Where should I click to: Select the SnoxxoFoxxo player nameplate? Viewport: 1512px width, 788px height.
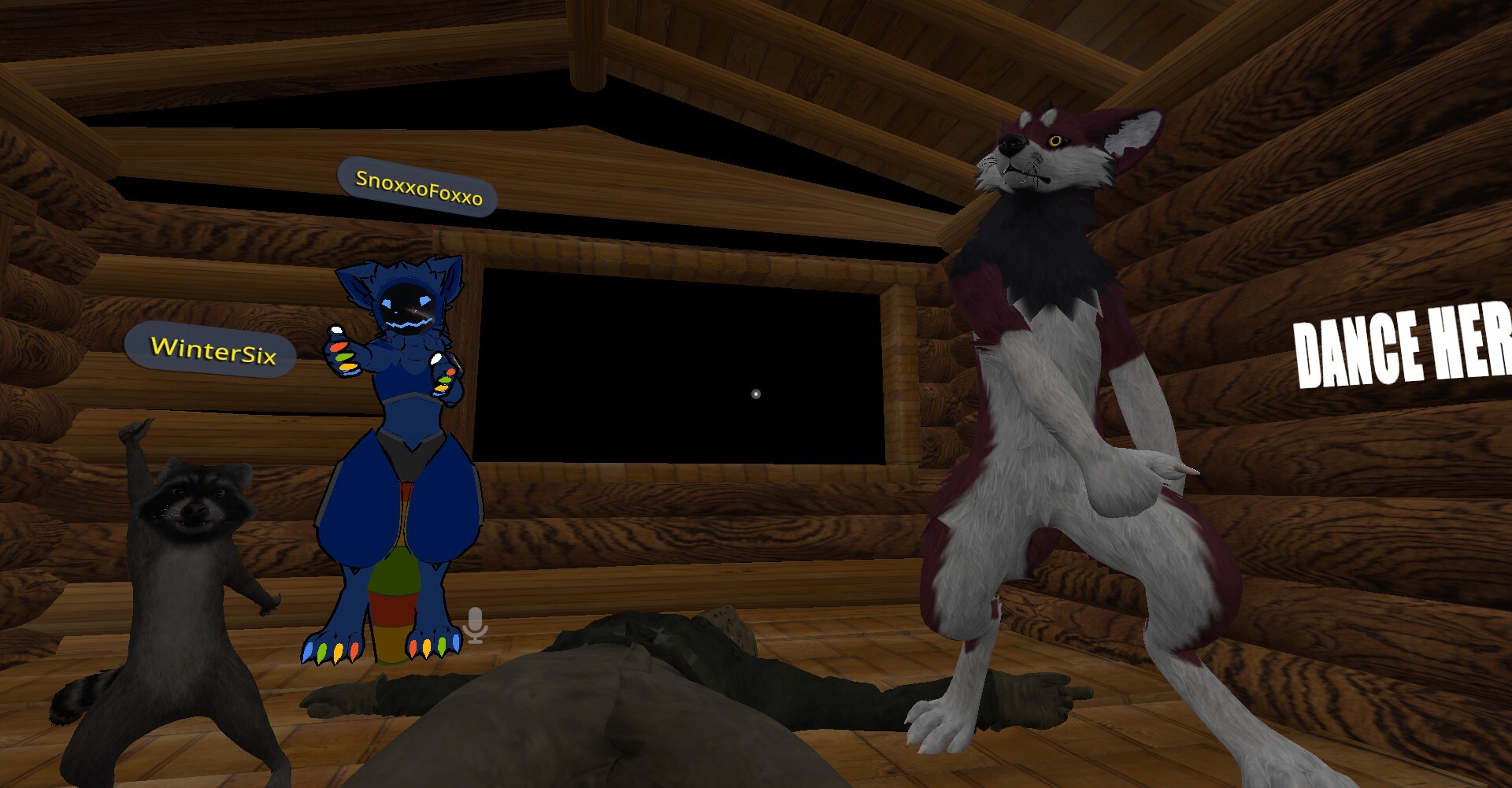[417, 187]
